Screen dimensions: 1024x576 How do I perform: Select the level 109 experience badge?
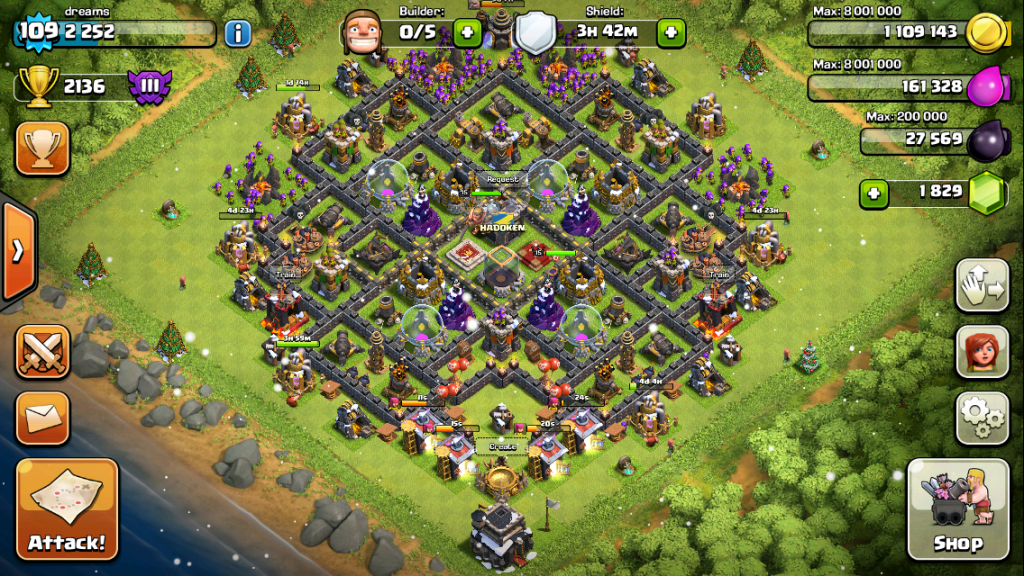pos(37,30)
